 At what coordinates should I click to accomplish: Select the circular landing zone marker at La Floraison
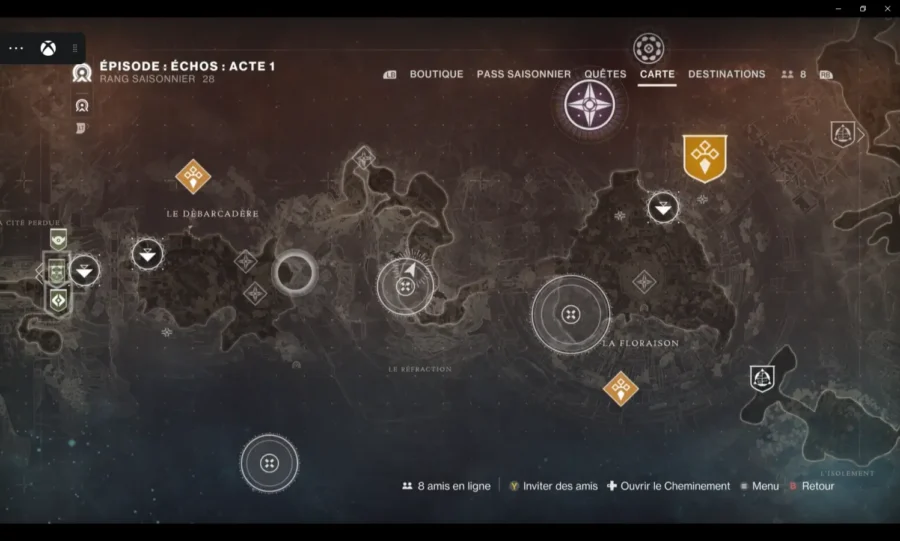pyautogui.click(x=570, y=315)
